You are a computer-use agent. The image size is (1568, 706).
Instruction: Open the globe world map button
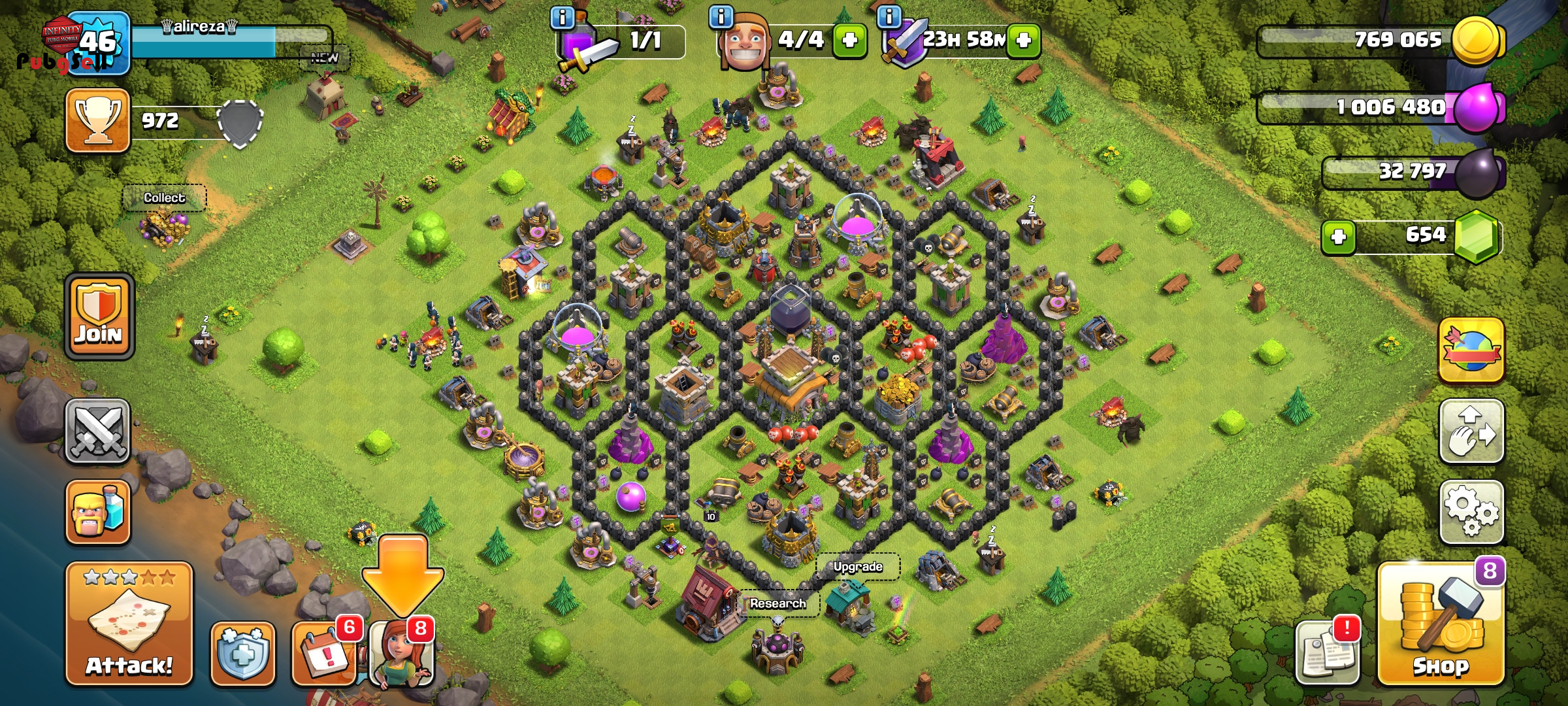[1471, 350]
